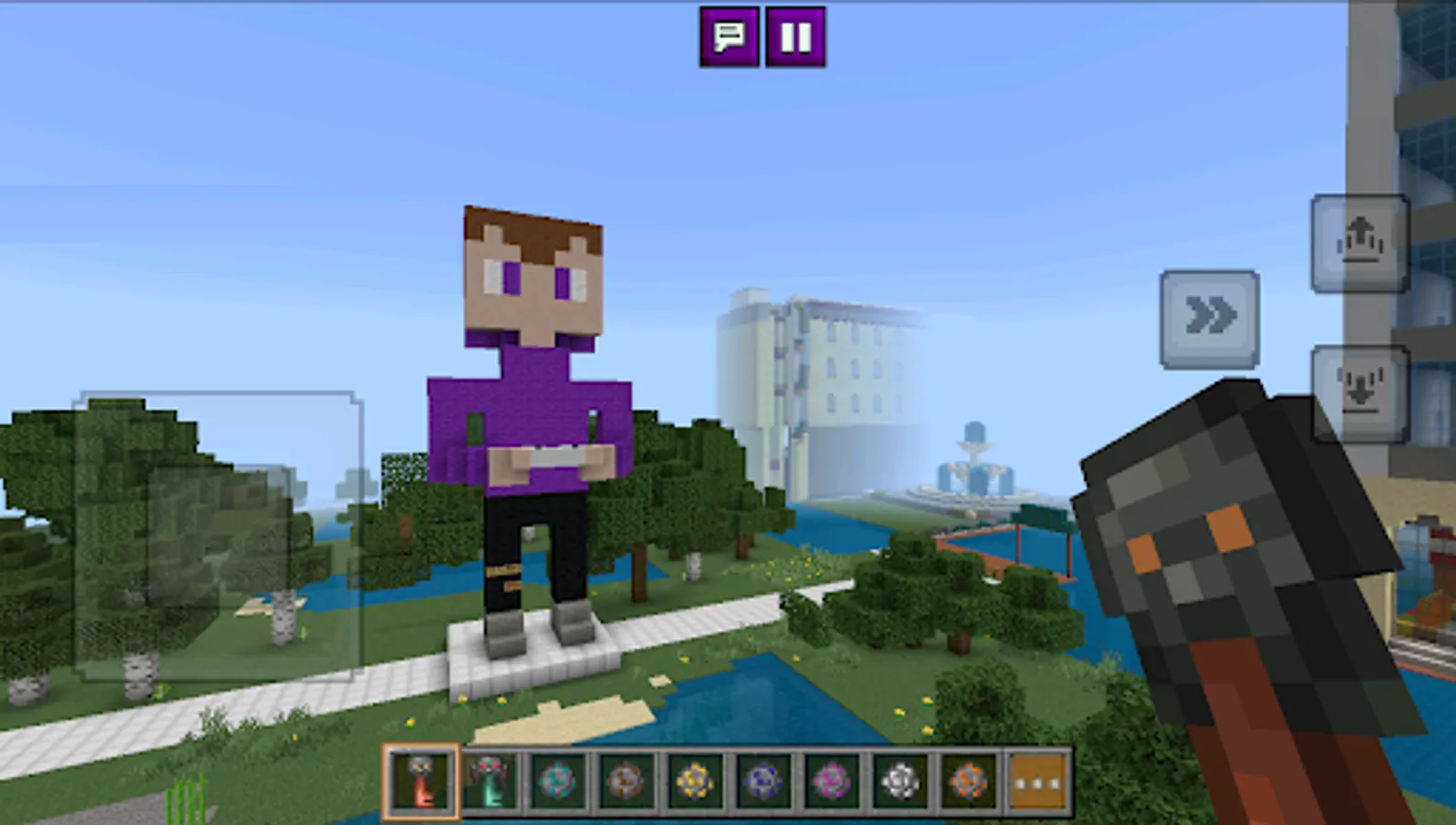
Task: Tap the translucent control panel on the left
Action: coord(215,536)
